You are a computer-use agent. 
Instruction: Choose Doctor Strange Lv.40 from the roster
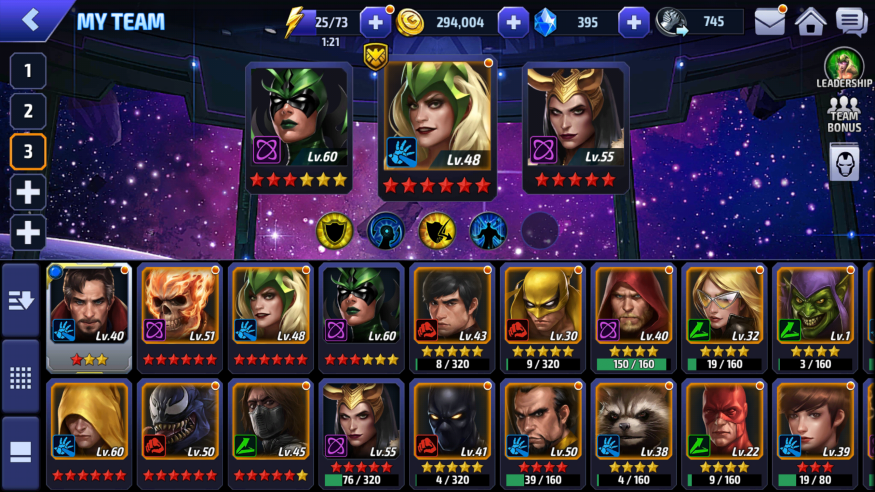[x=88, y=315]
